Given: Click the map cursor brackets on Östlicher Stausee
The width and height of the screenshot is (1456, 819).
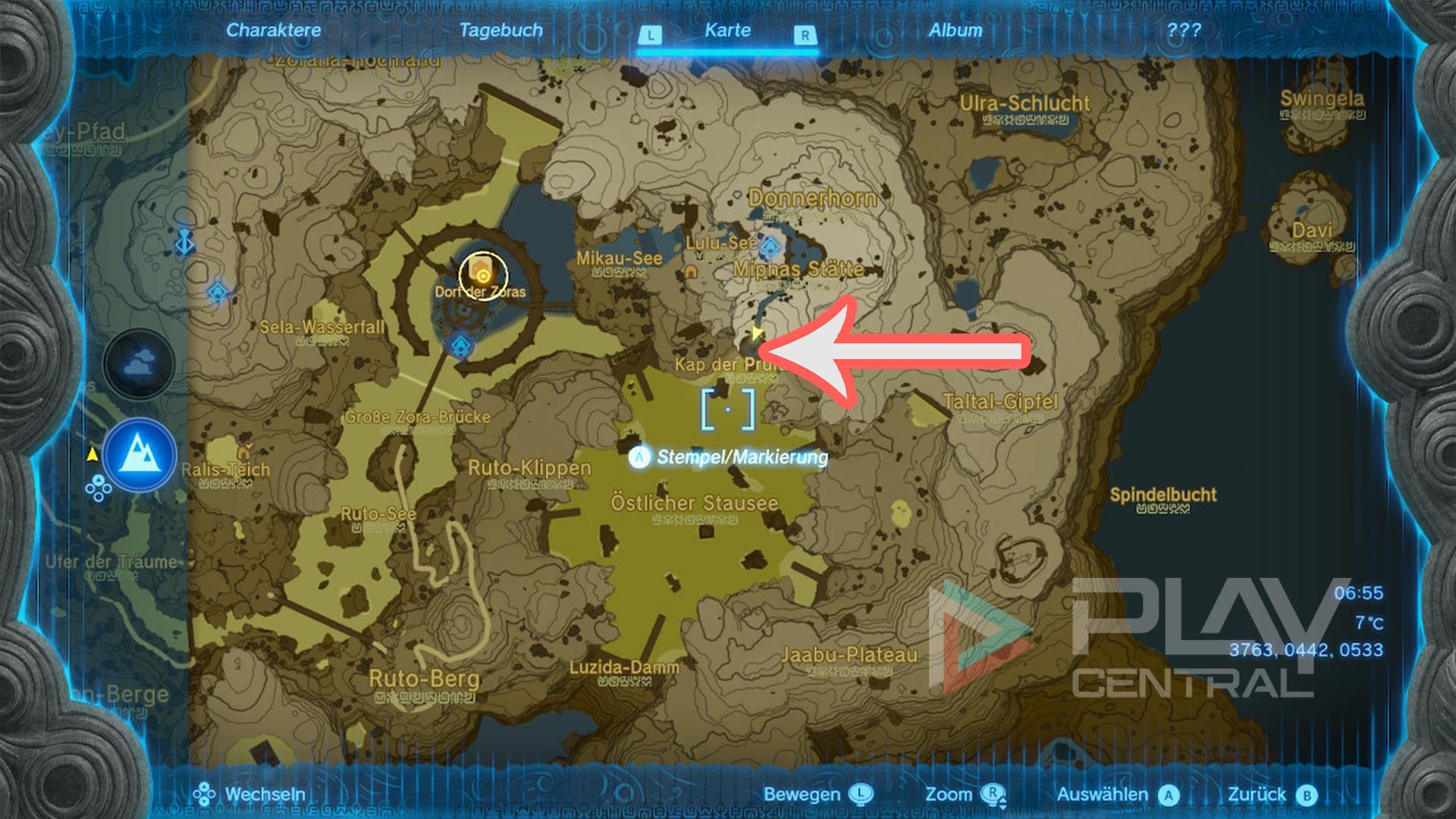Looking at the screenshot, I should pyautogui.click(x=730, y=408).
